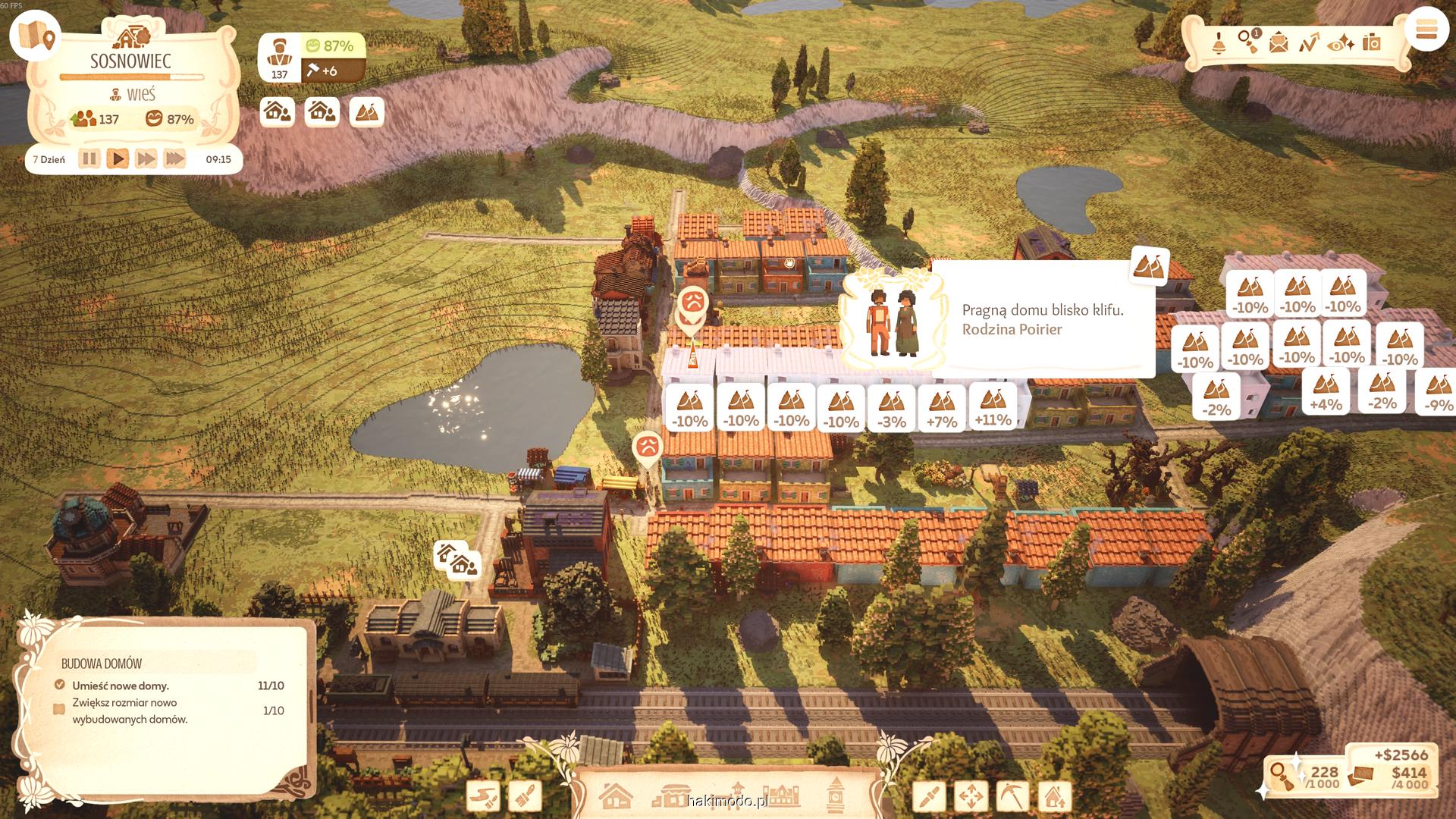1456x819 pixels.
Task: Pause the game time
Action: (89, 159)
